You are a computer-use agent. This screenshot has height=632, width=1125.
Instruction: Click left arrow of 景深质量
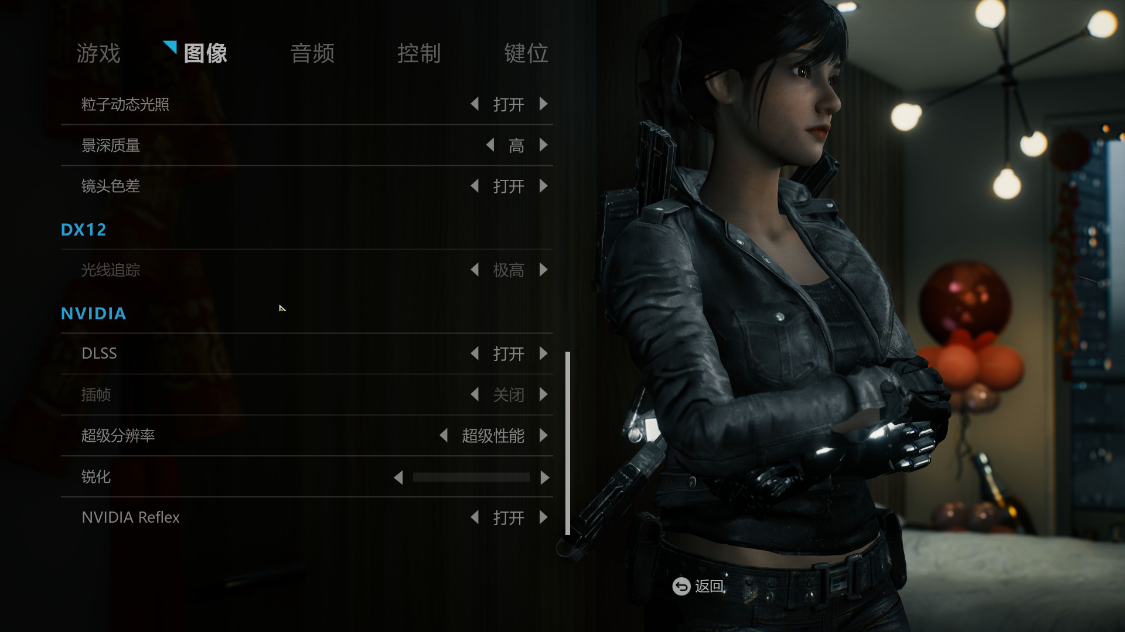tap(490, 145)
